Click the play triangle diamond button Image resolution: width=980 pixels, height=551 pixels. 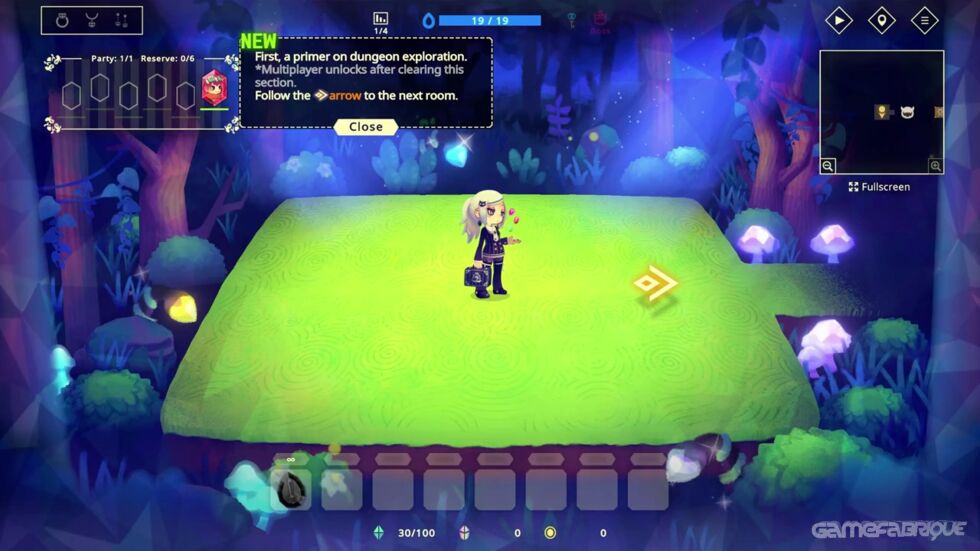click(838, 20)
